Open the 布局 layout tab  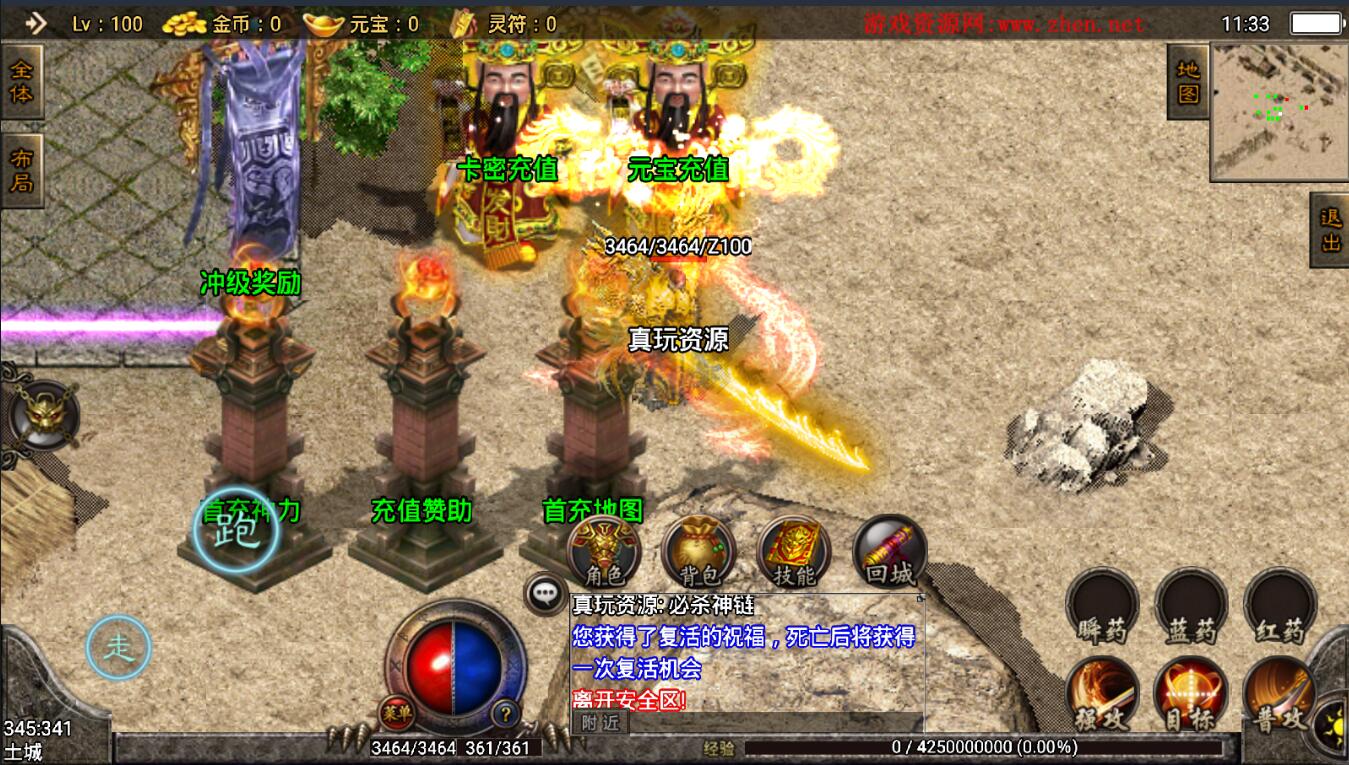click(21, 171)
